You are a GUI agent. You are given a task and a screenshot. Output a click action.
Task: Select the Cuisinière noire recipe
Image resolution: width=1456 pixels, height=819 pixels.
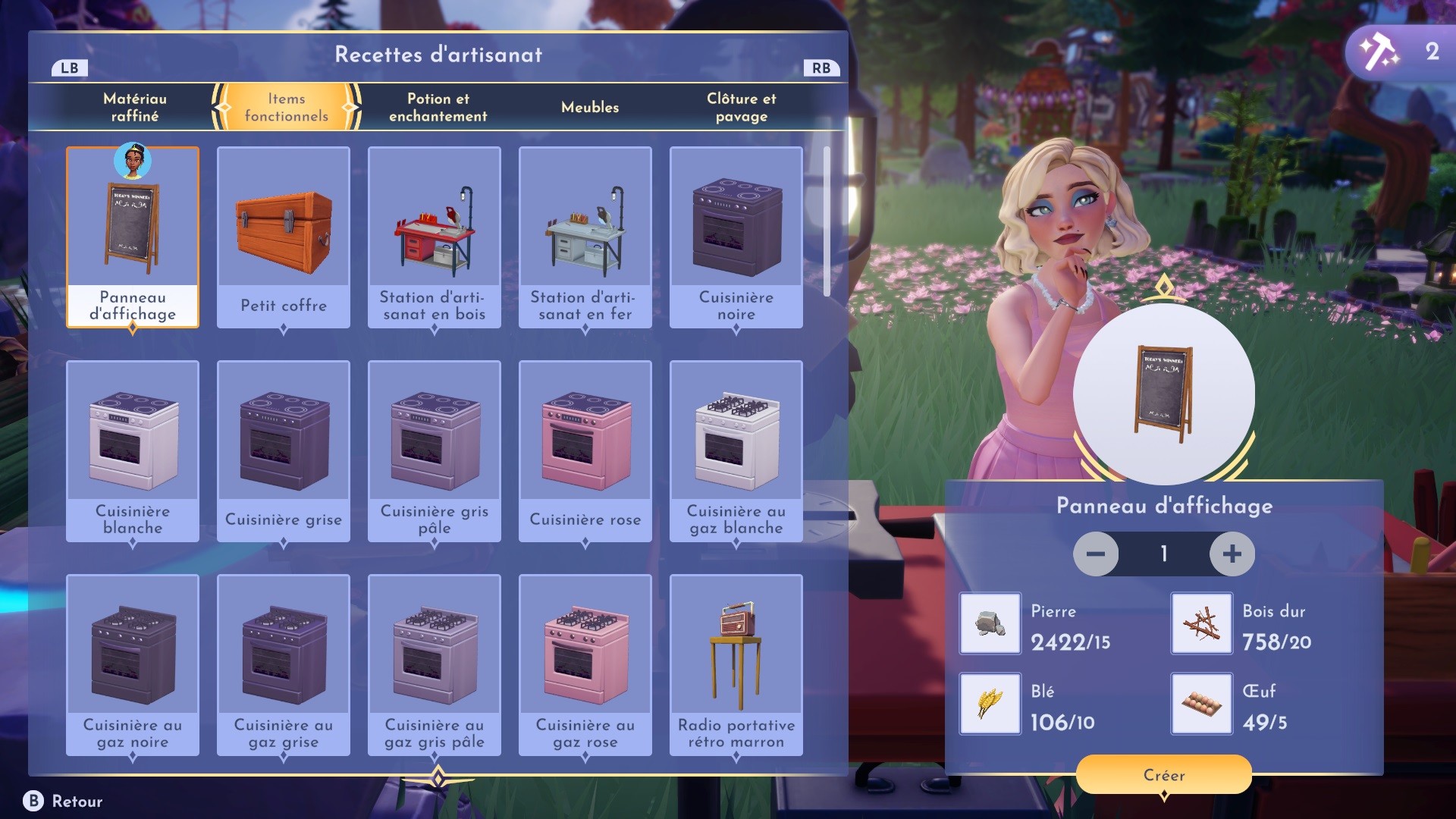click(x=736, y=237)
